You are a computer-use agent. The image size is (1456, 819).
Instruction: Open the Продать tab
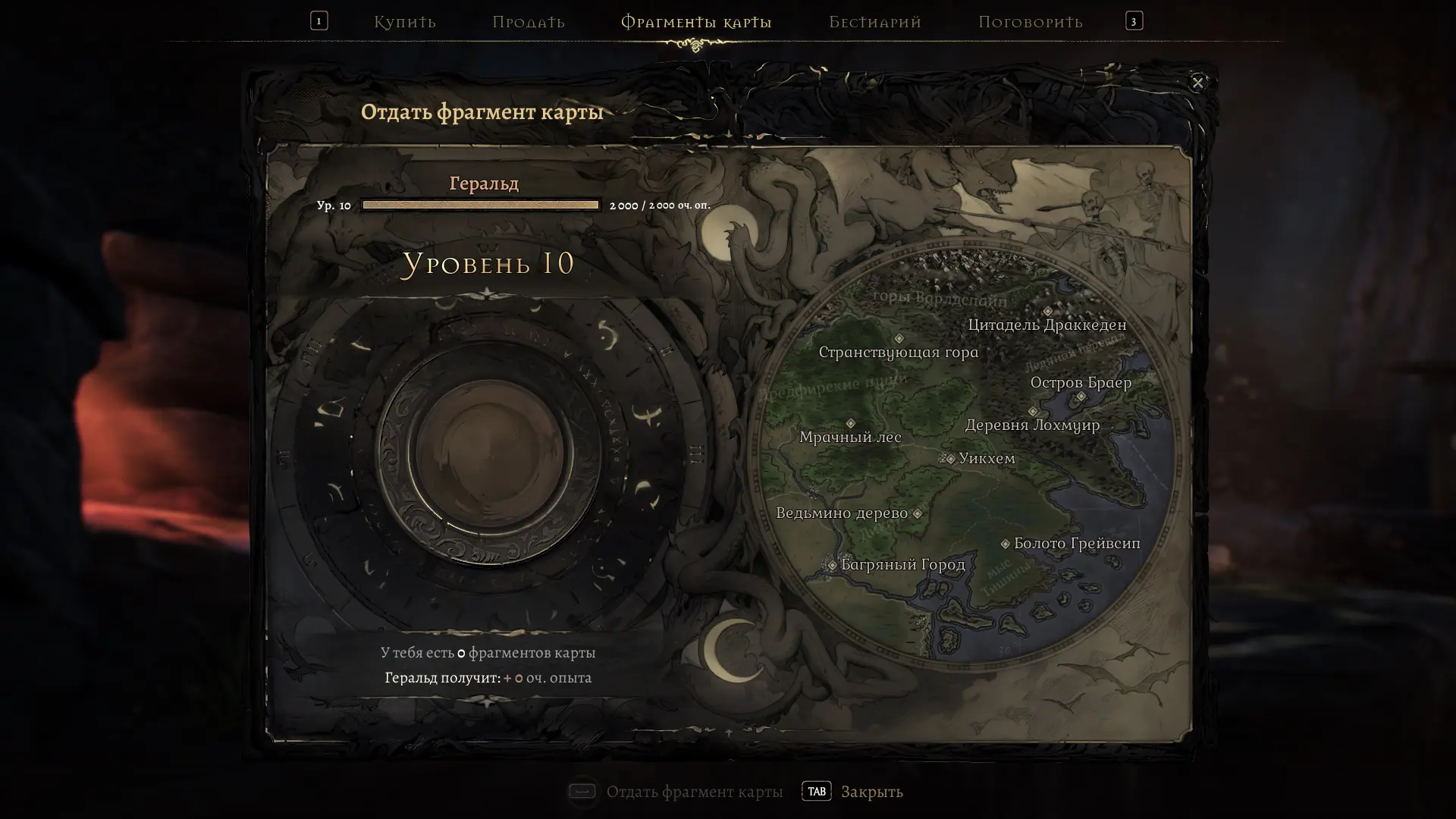tap(529, 22)
